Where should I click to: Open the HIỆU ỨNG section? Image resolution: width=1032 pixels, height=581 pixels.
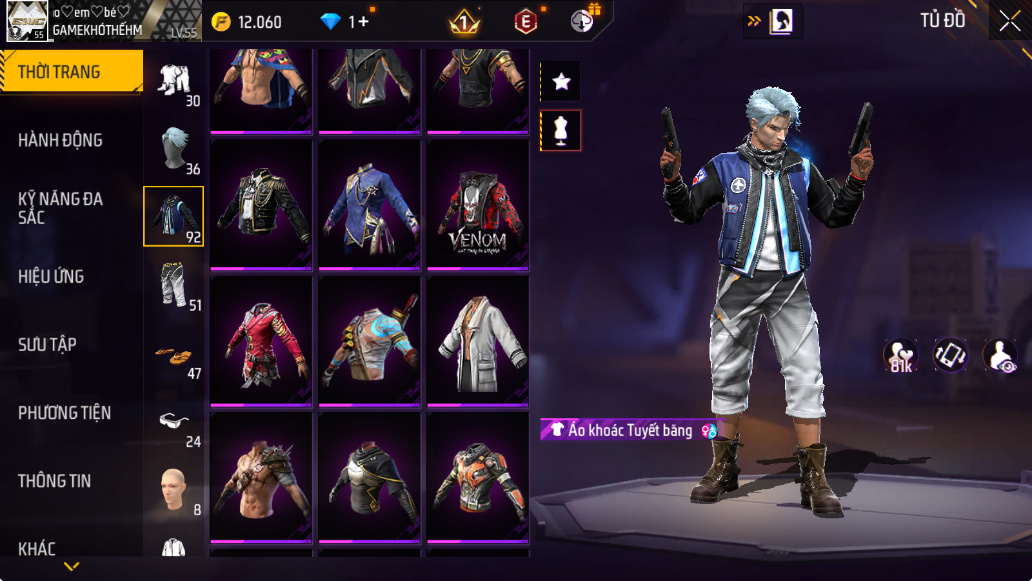[x=51, y=276]
